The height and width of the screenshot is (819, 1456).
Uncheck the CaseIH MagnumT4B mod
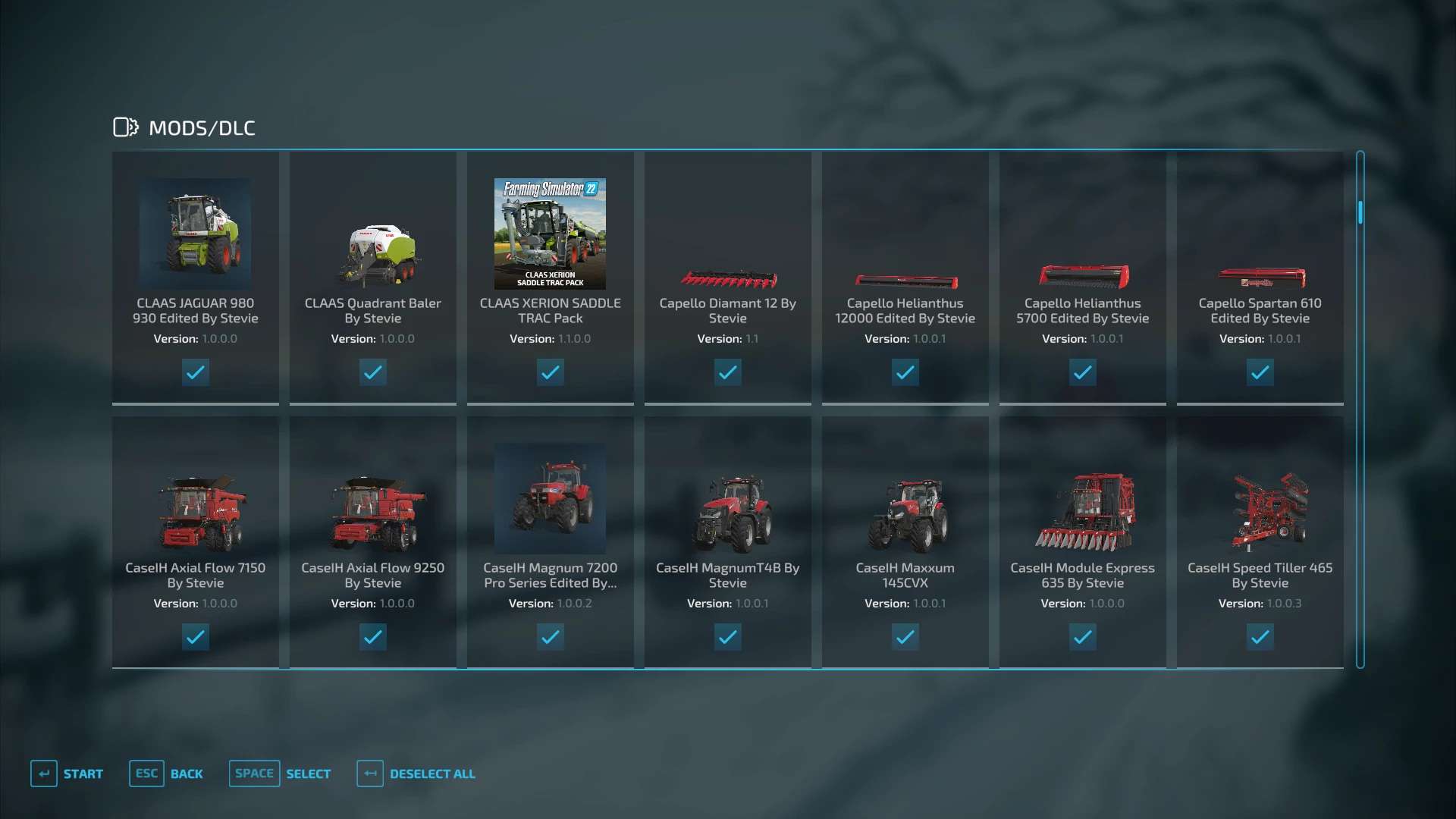[x=727, y=637]
